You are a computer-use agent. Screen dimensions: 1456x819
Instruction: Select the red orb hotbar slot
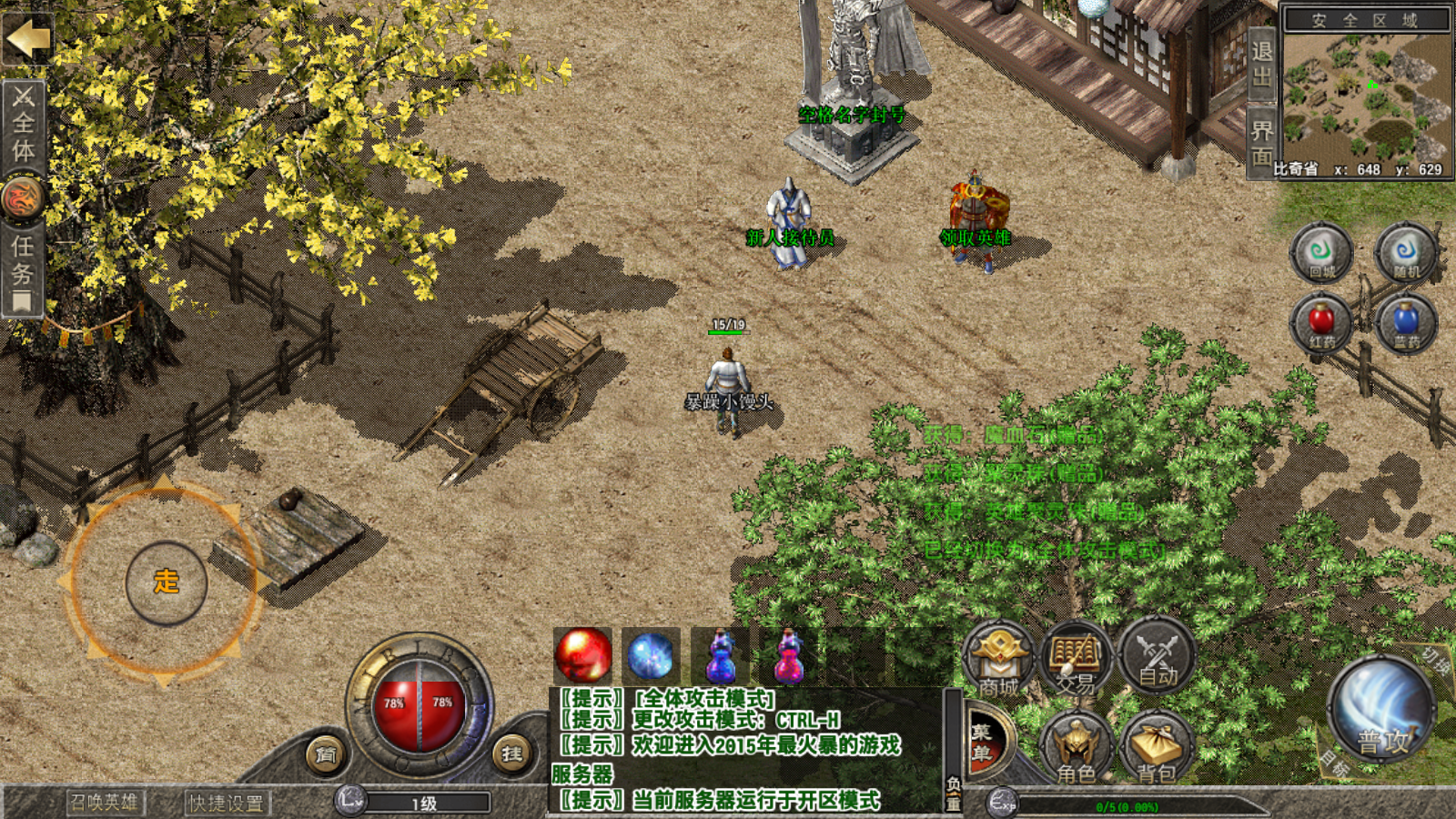(582, 655)
